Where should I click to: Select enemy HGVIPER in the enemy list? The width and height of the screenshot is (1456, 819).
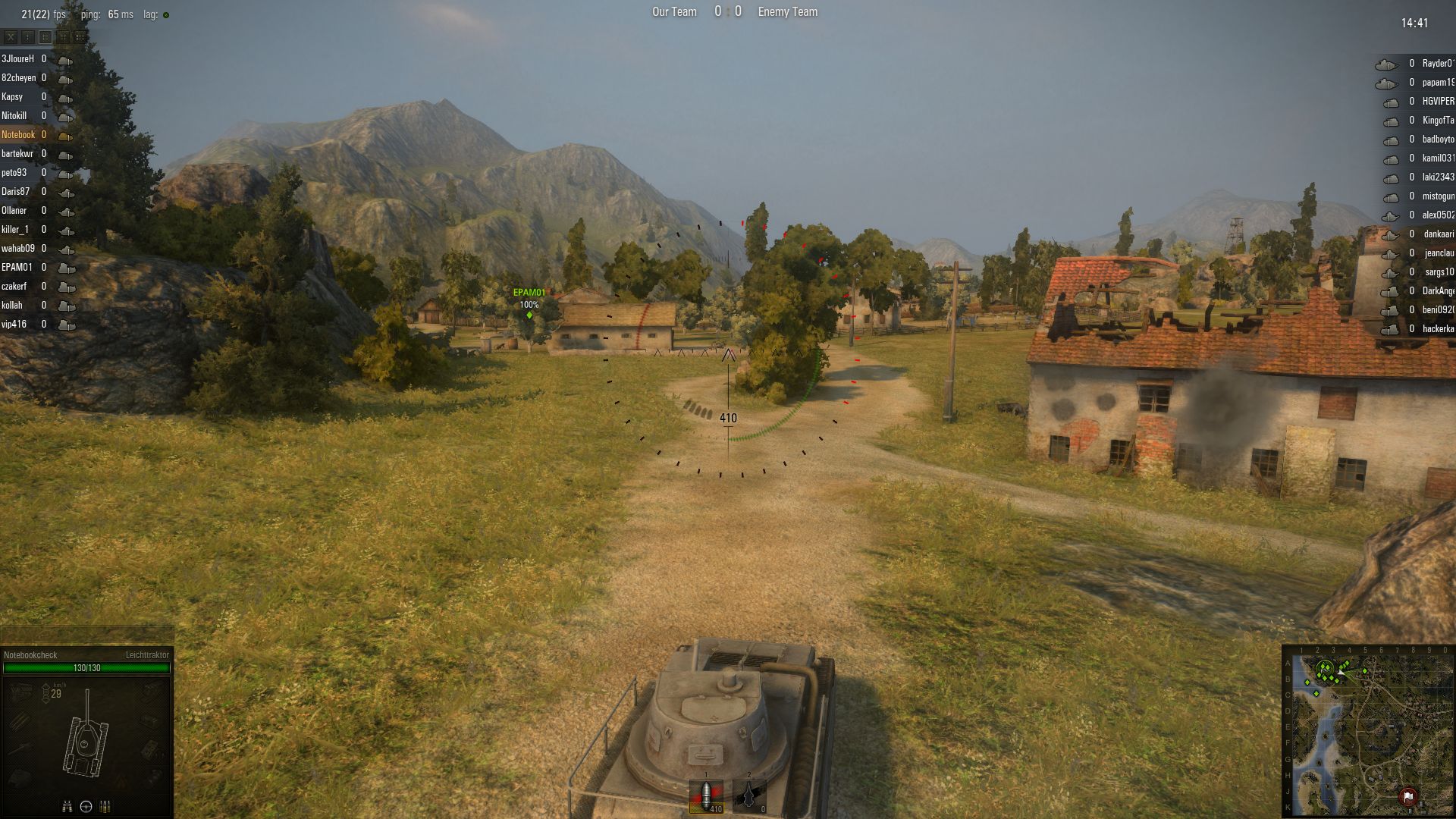coord(1437,102)
